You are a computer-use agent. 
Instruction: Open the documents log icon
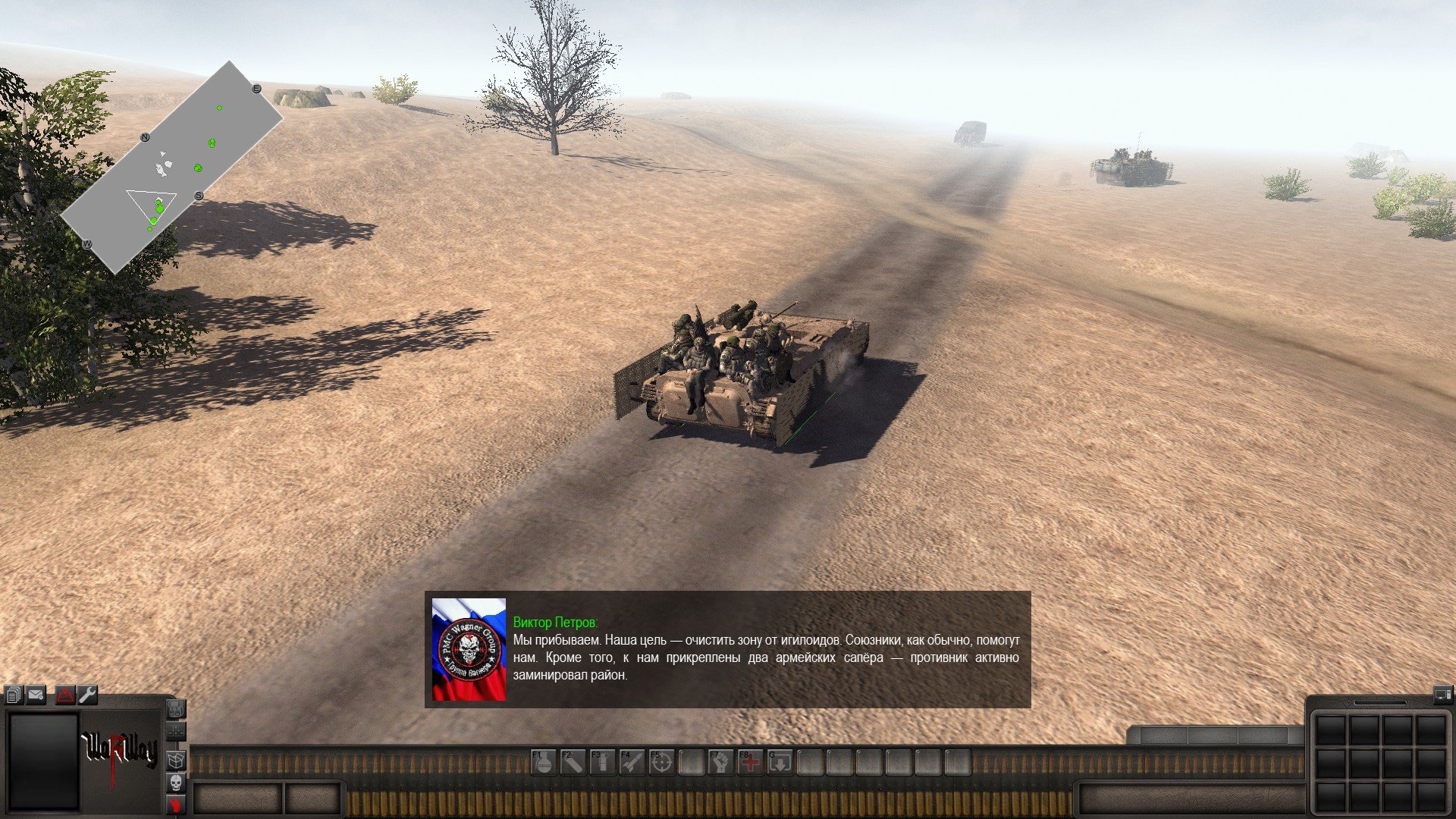click(14, 695)
